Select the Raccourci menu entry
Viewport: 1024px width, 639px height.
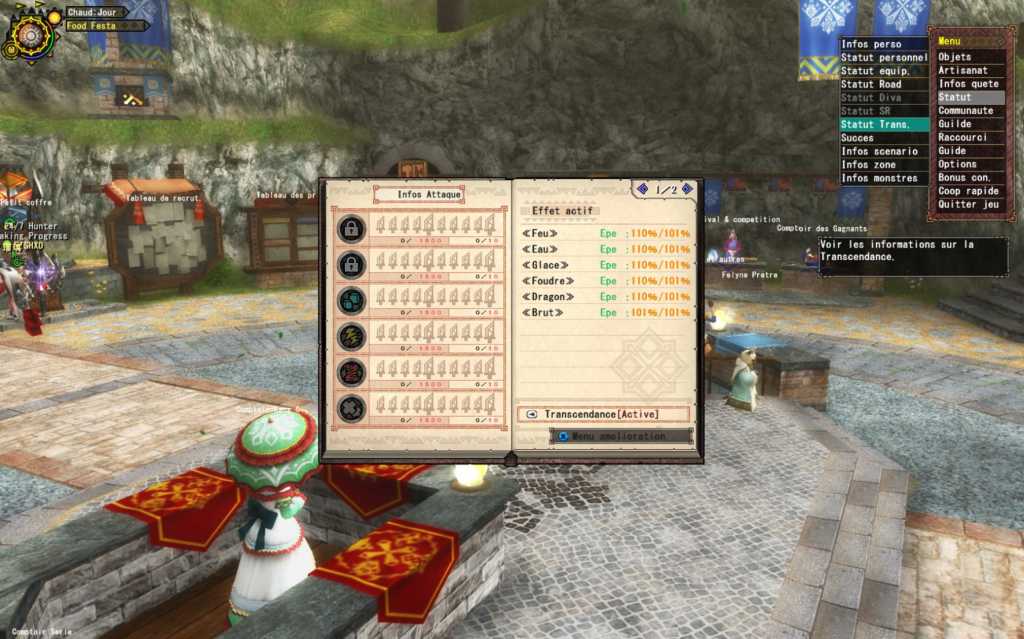963,138
